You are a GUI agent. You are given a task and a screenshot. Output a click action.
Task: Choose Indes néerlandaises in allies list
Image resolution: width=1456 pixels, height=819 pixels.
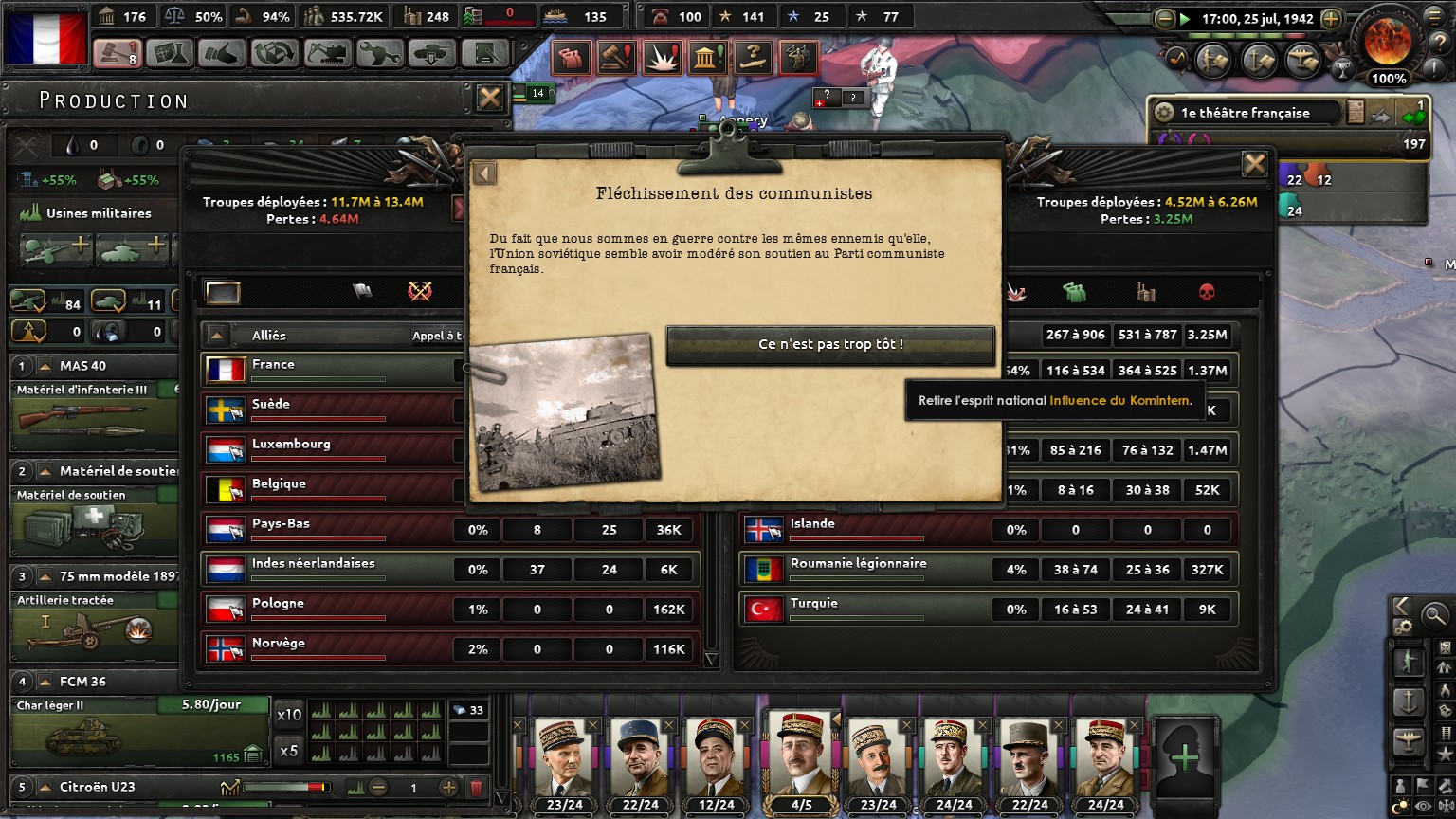[x=332, y=569]
